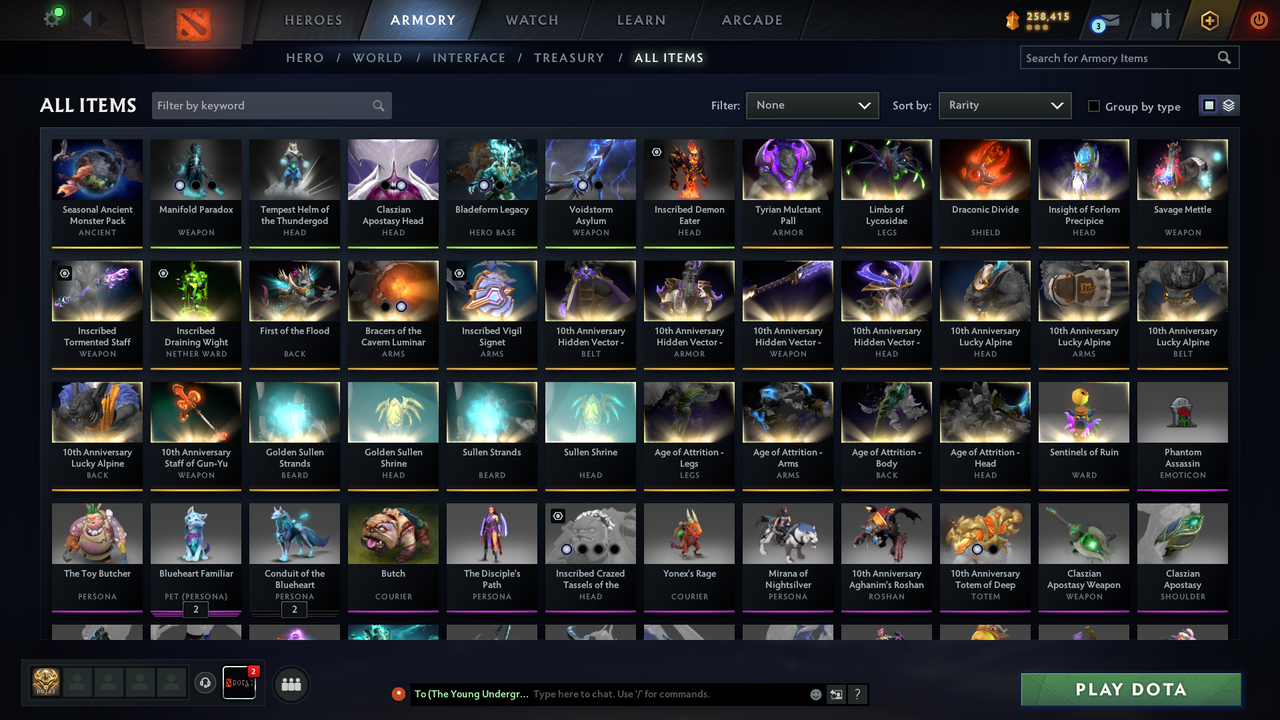
Task: Toggle single item grid view mode
Action: (x=1210, y=105)
